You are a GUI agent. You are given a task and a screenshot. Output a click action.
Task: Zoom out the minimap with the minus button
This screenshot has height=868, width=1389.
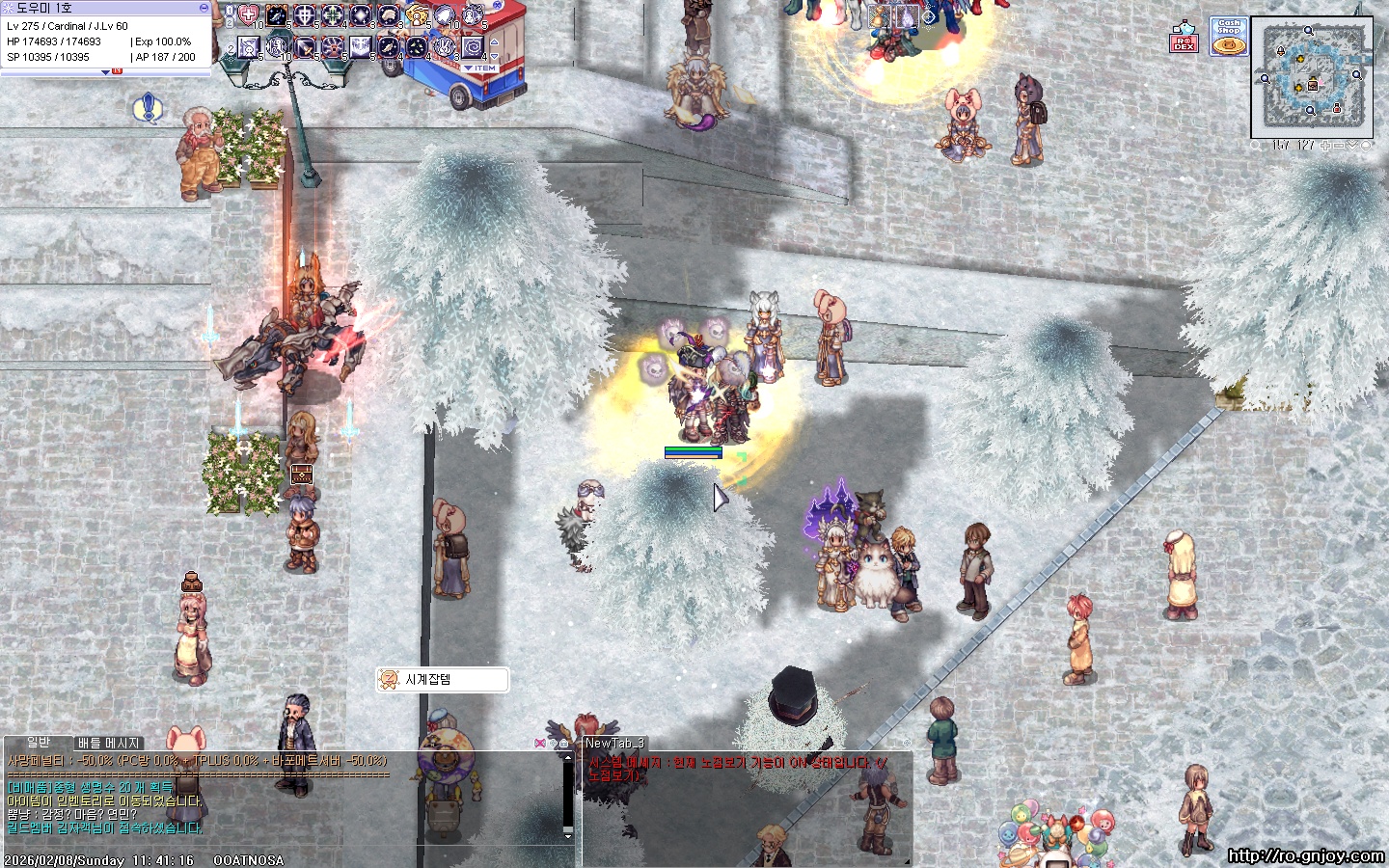(x=1339, y=146)
